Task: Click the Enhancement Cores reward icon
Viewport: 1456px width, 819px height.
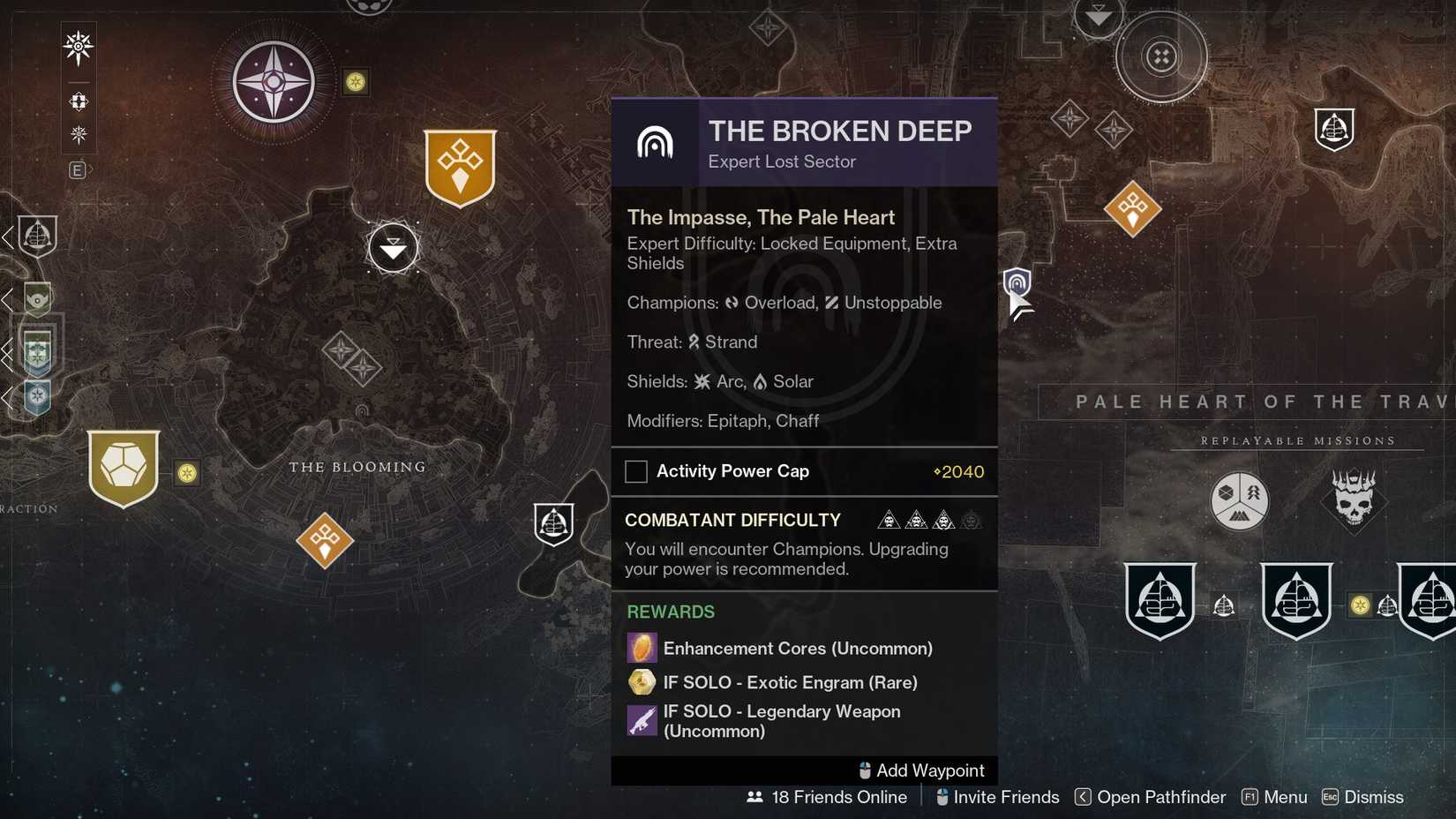Action: (642, 647)
